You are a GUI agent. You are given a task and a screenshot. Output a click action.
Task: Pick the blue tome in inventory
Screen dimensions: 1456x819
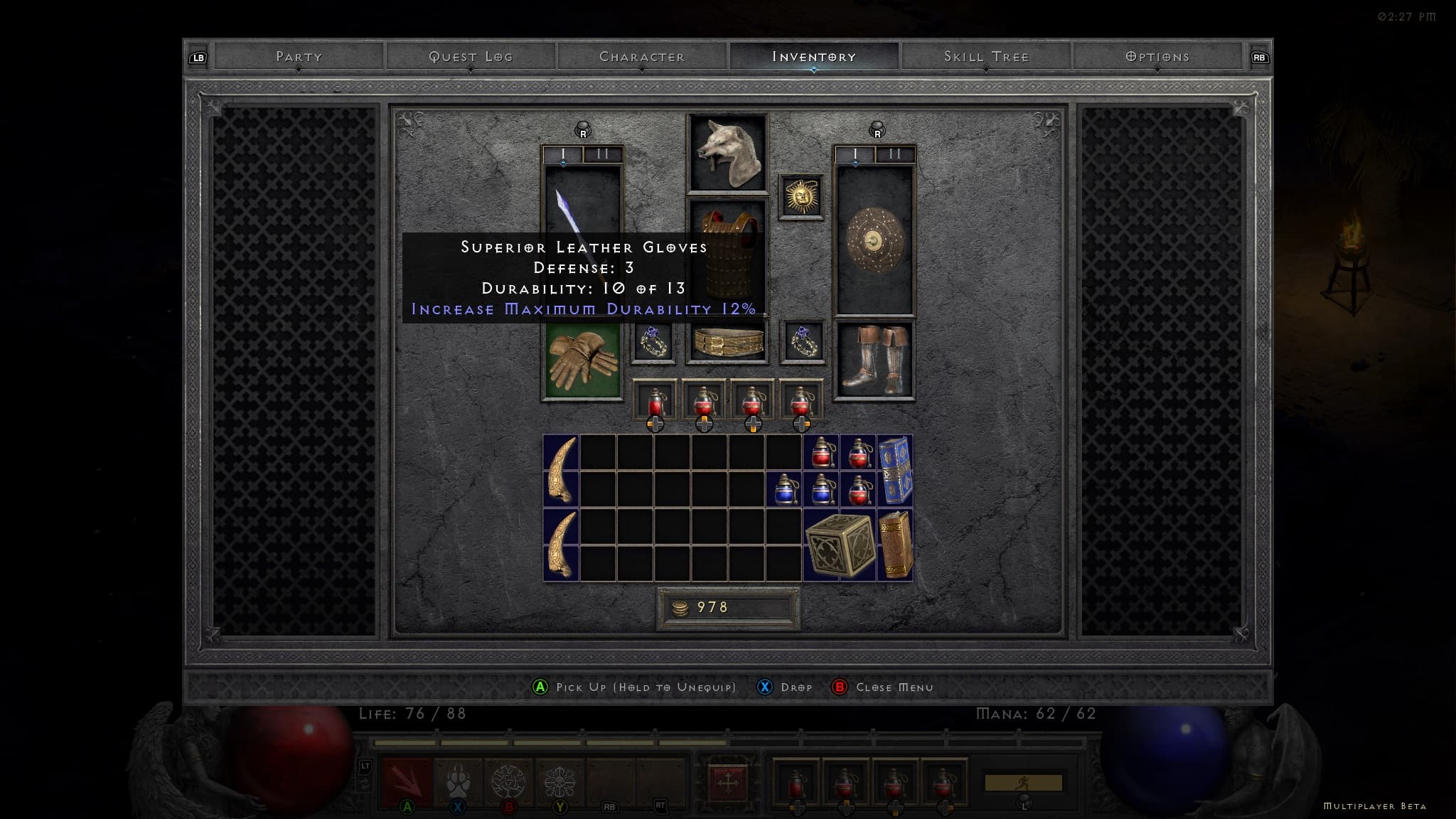(x=895, y=470)
